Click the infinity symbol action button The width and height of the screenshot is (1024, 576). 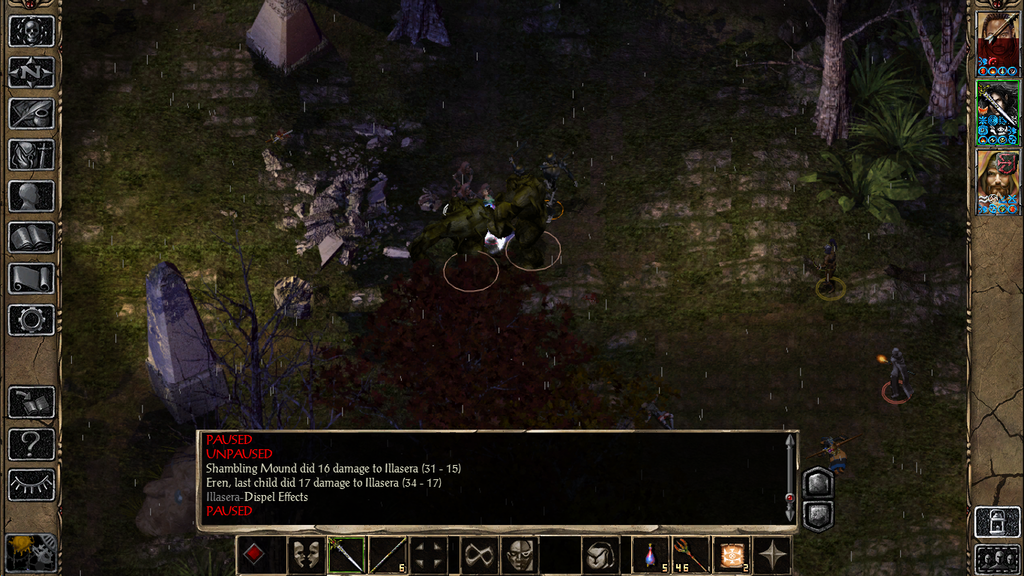click(x=478, y=555)
